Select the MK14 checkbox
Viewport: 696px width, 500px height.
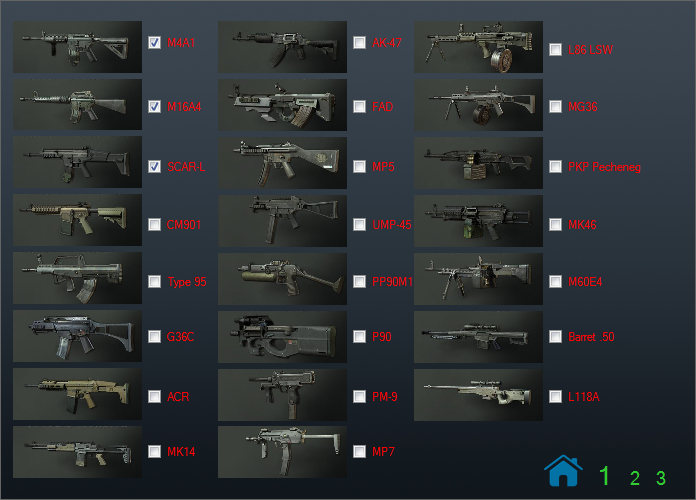(x=154, y=451)
